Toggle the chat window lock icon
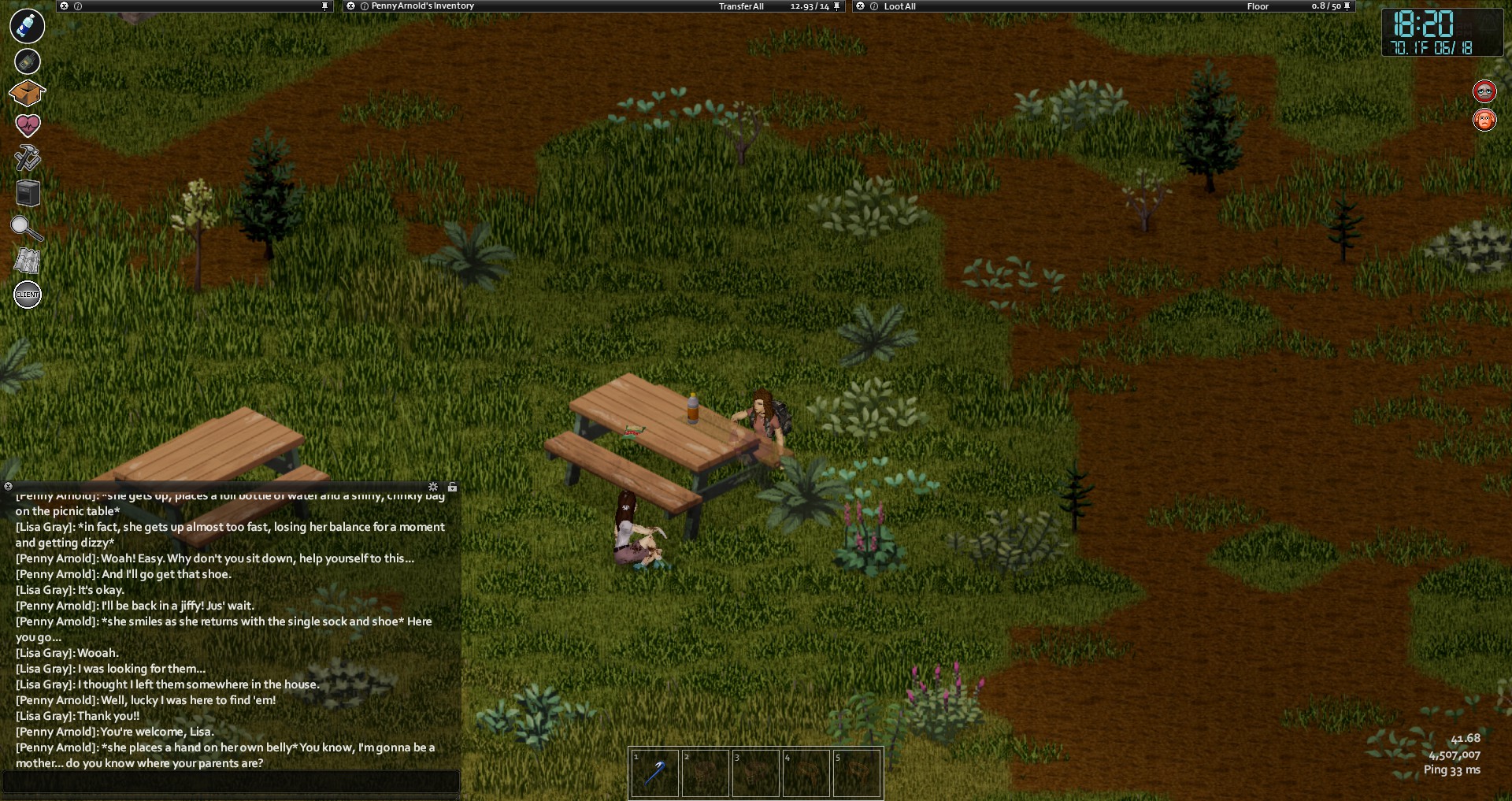Screen dimensions: 1512x801 (x=452, y=487)
